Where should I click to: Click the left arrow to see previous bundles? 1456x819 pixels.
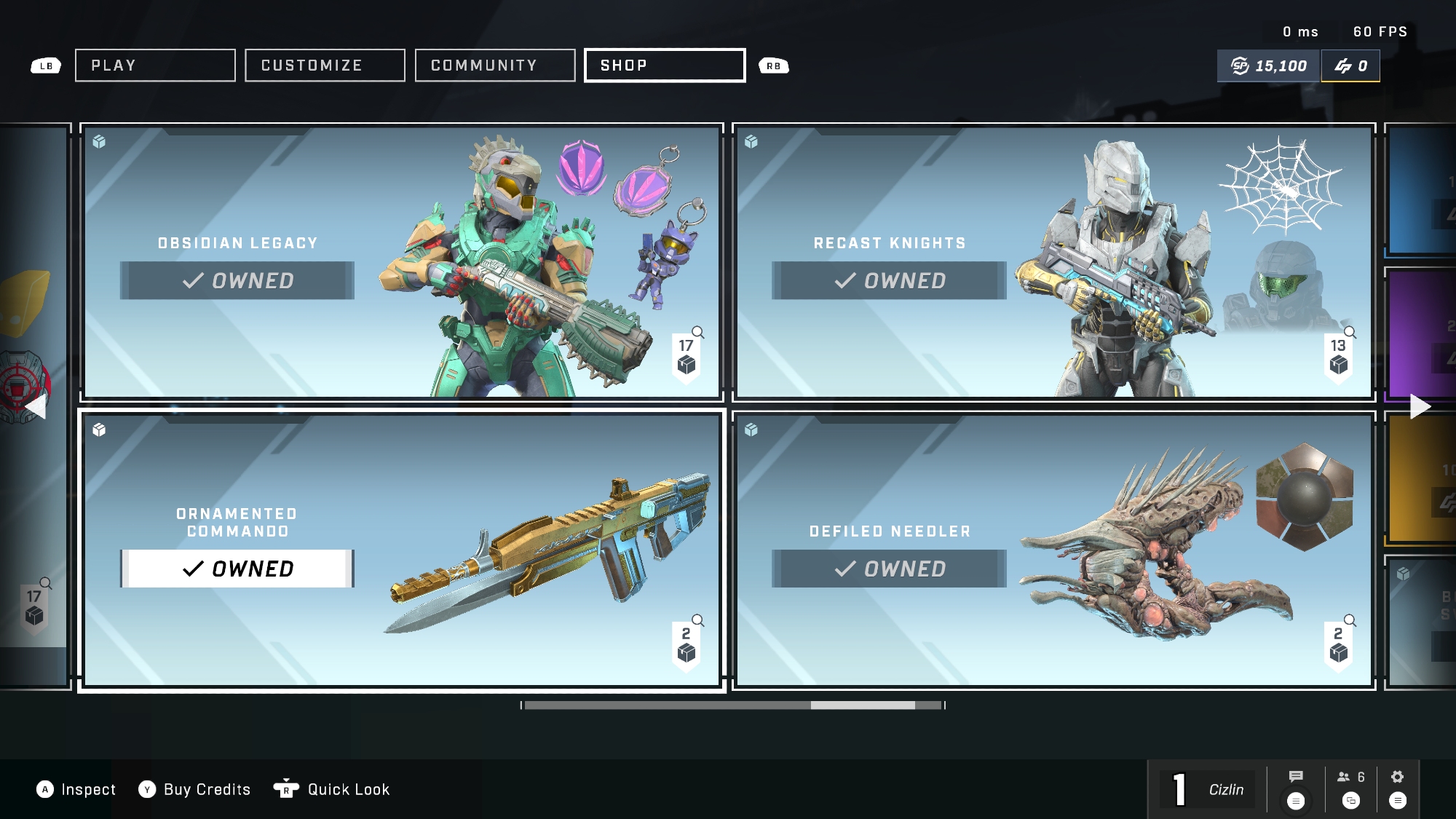pyautogui.click(x=36, y=407)
